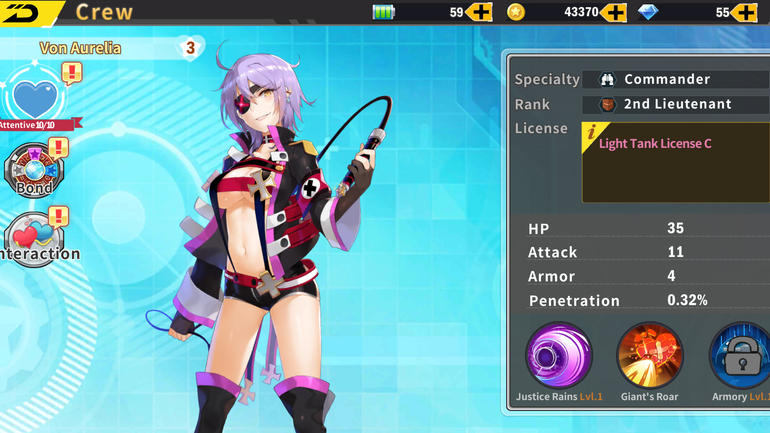Select the Giant's Roar skill icon
770x433 pixels.
click(649, 355)
